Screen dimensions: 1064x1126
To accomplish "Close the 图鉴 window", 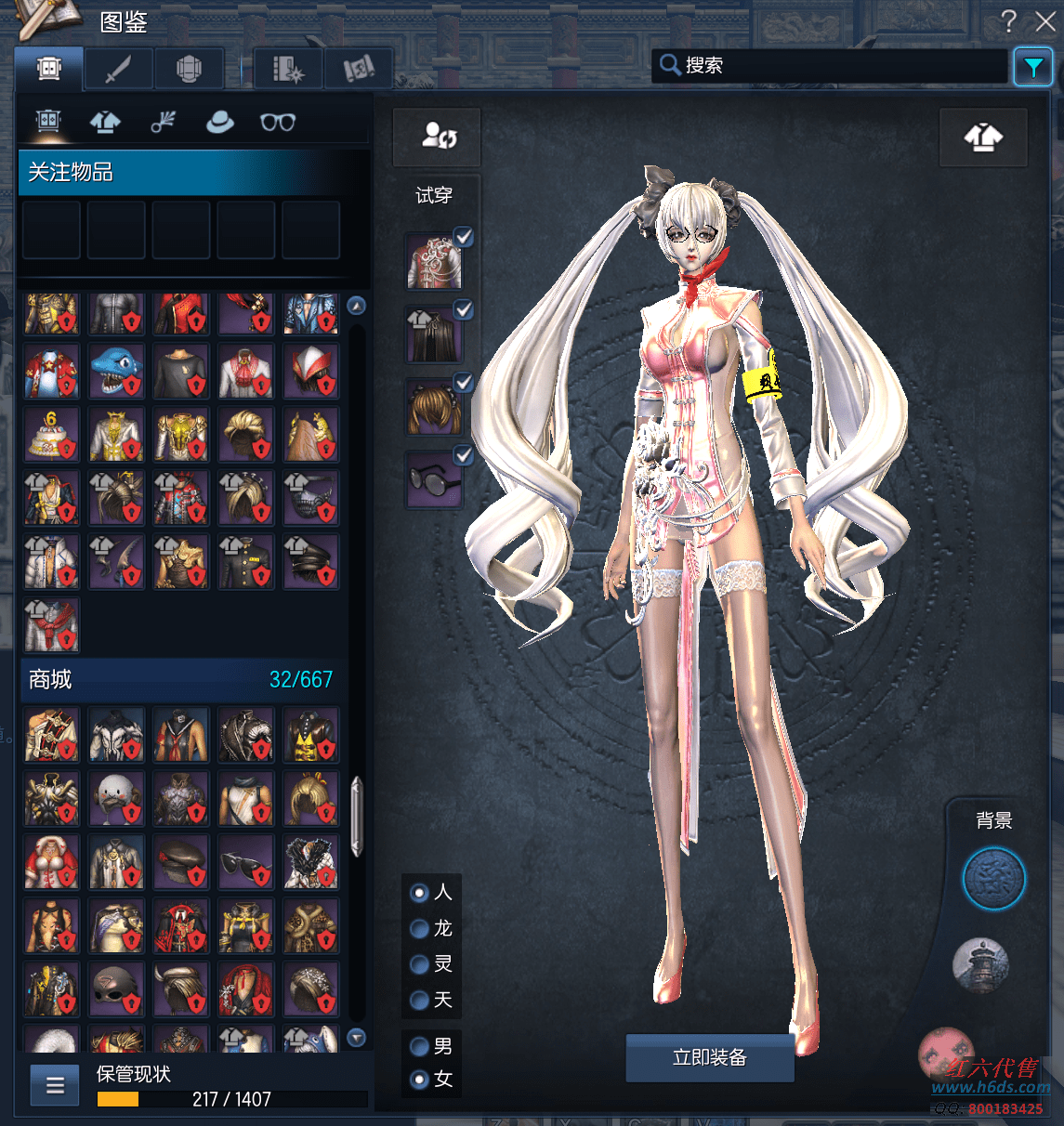I will click(x=1045, y=20).
